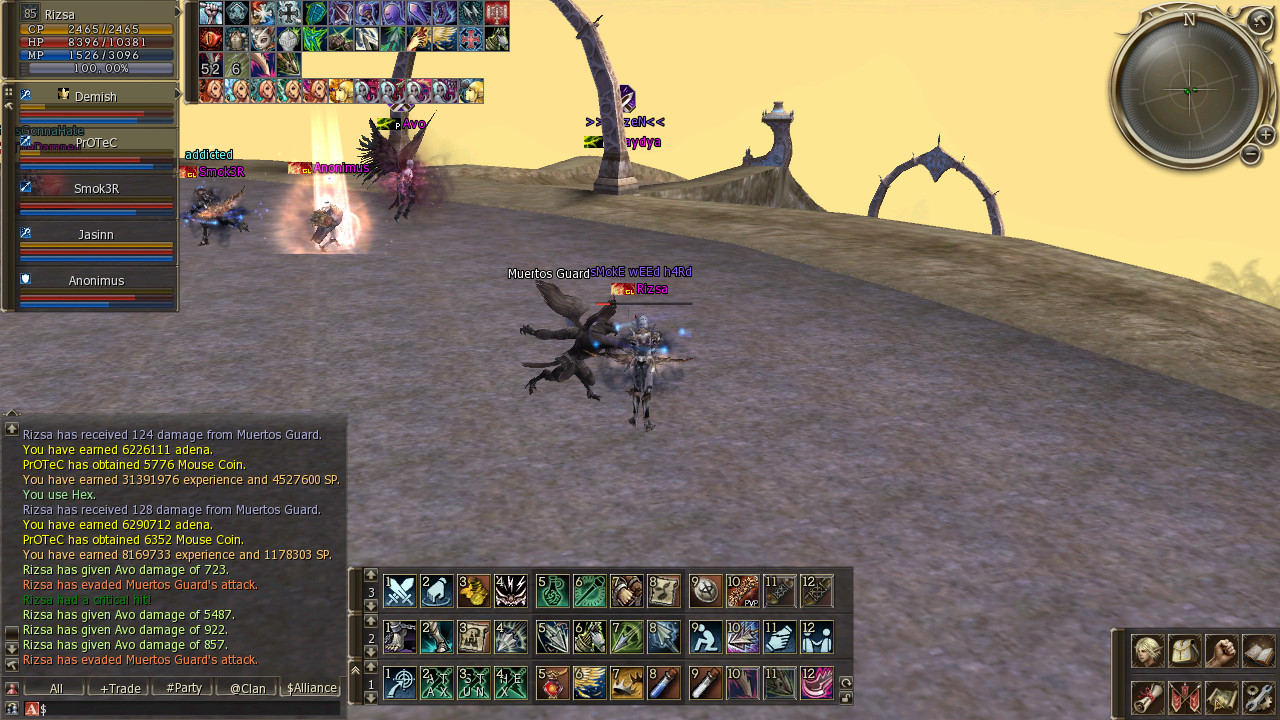
Task: Switch chat to the #Party tab
Action: click(x=183, y=688)
